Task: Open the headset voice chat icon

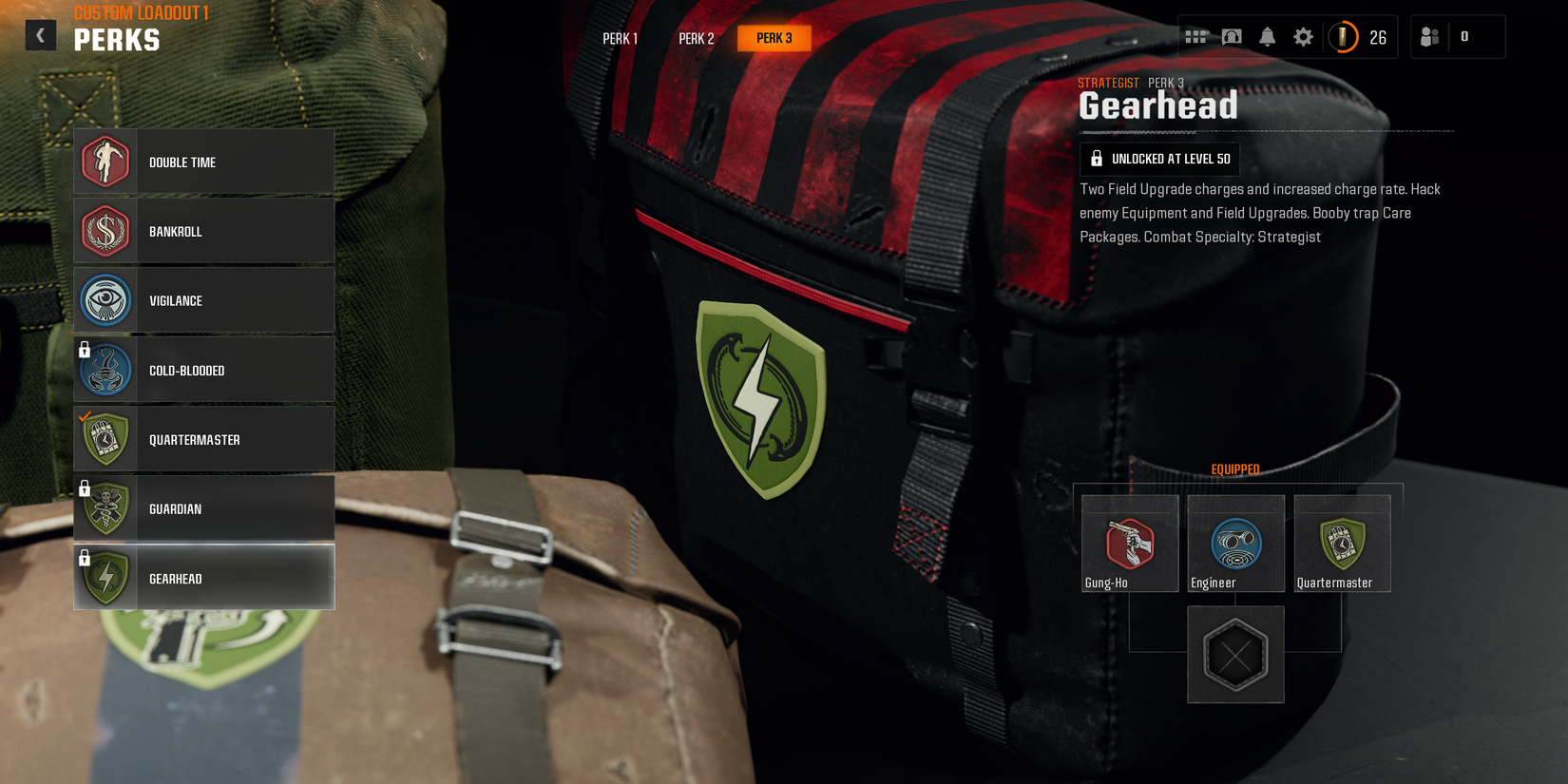Action: click(1232, 36)
